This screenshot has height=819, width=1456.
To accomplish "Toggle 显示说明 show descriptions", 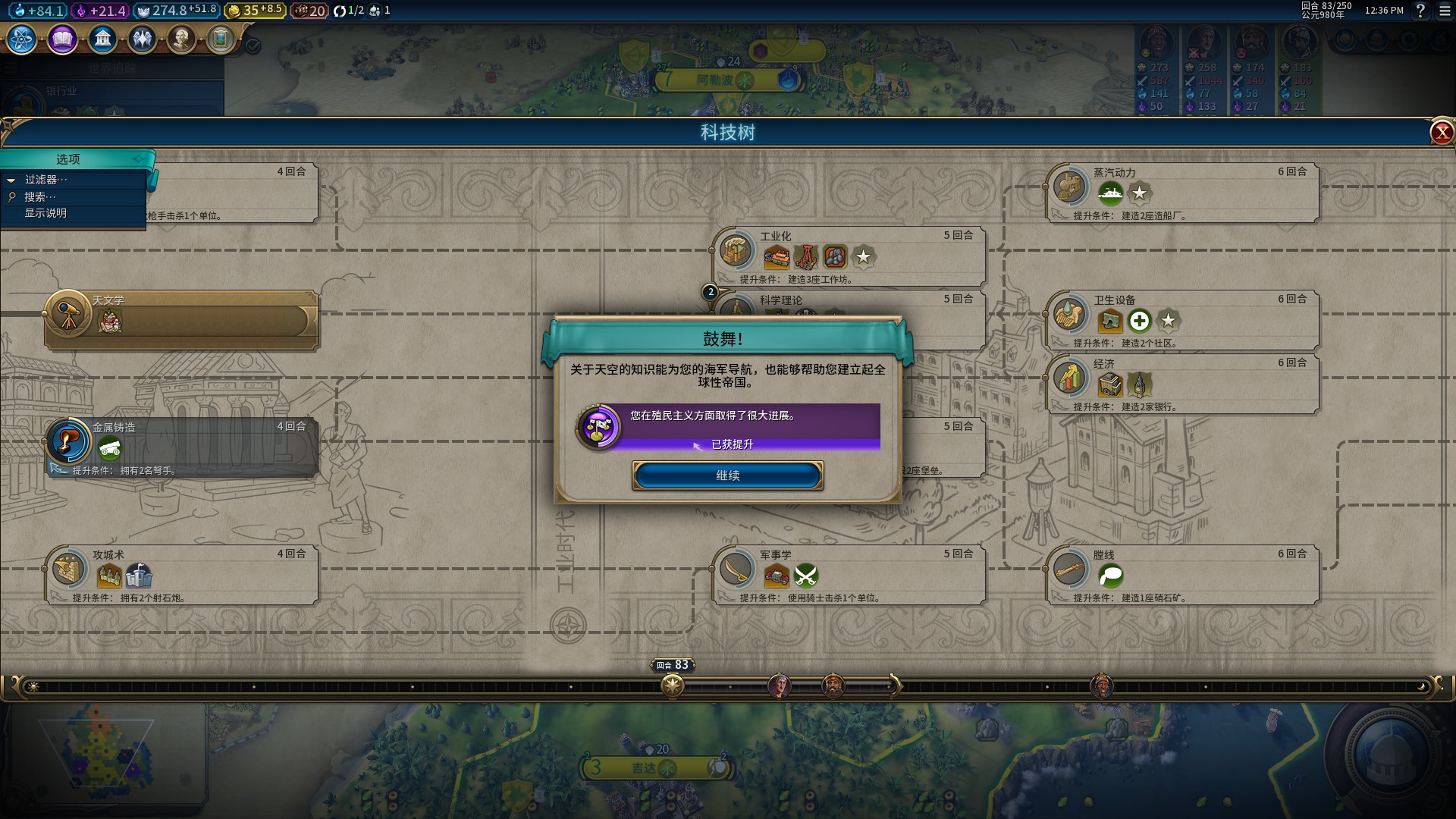I will click(45, 213).
